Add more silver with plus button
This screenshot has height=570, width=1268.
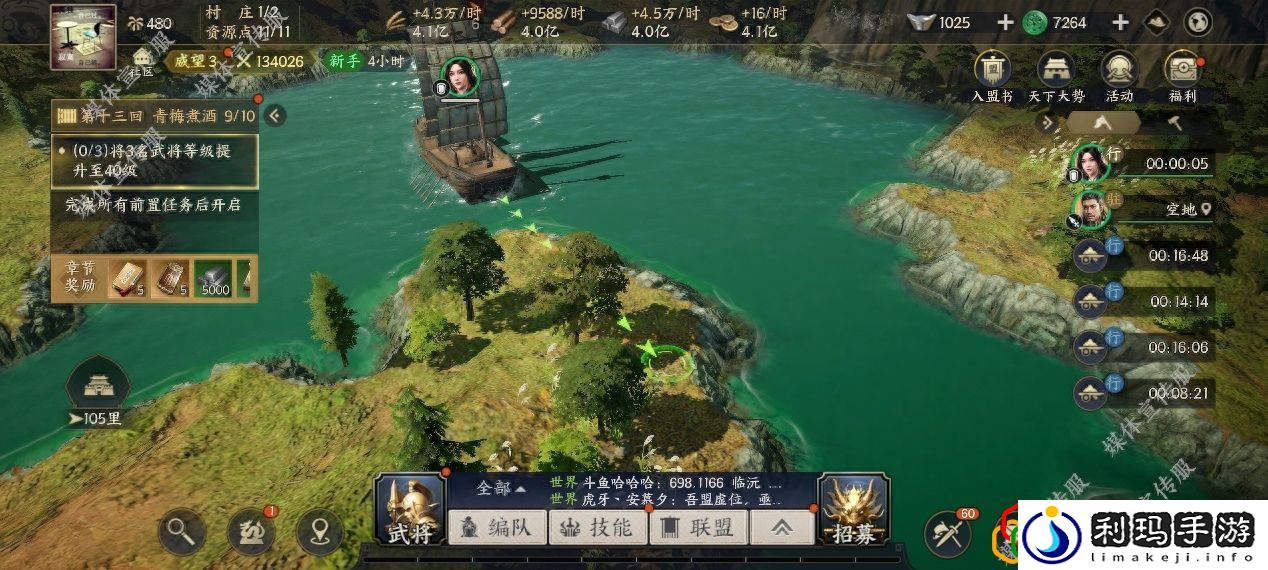tap(1005, 22)
